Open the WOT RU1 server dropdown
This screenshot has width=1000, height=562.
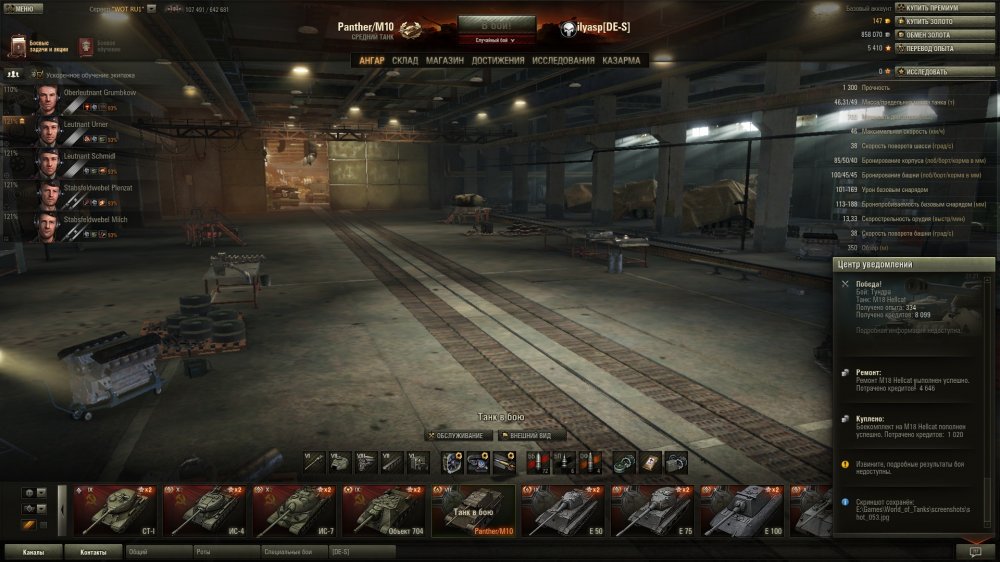click(x=152, y=8)
